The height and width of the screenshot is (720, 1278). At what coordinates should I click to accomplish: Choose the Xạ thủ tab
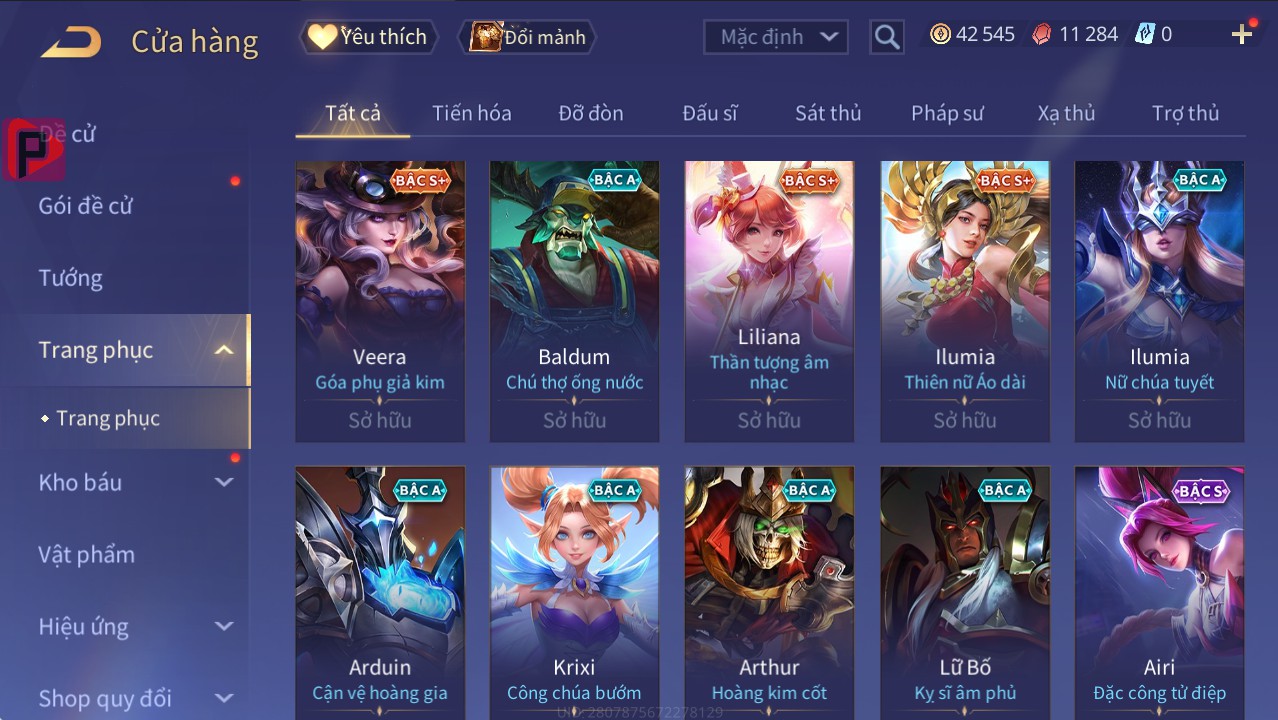click(x=1066, y=113)
